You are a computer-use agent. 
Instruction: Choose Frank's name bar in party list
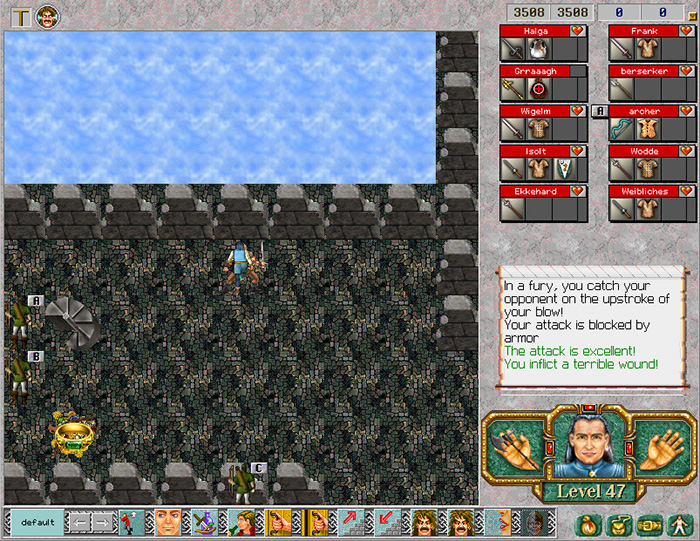pyautogui.click(x=643, y=32)
